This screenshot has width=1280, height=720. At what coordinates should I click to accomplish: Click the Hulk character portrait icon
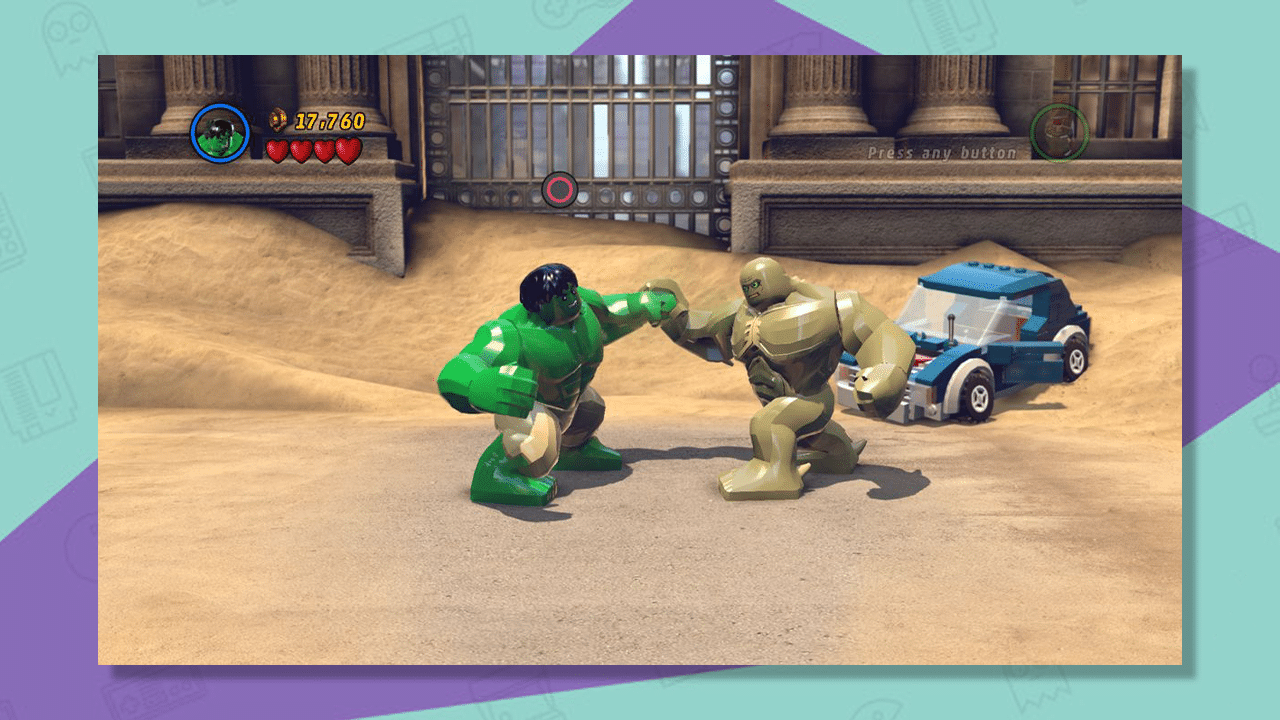pos(221,132)
